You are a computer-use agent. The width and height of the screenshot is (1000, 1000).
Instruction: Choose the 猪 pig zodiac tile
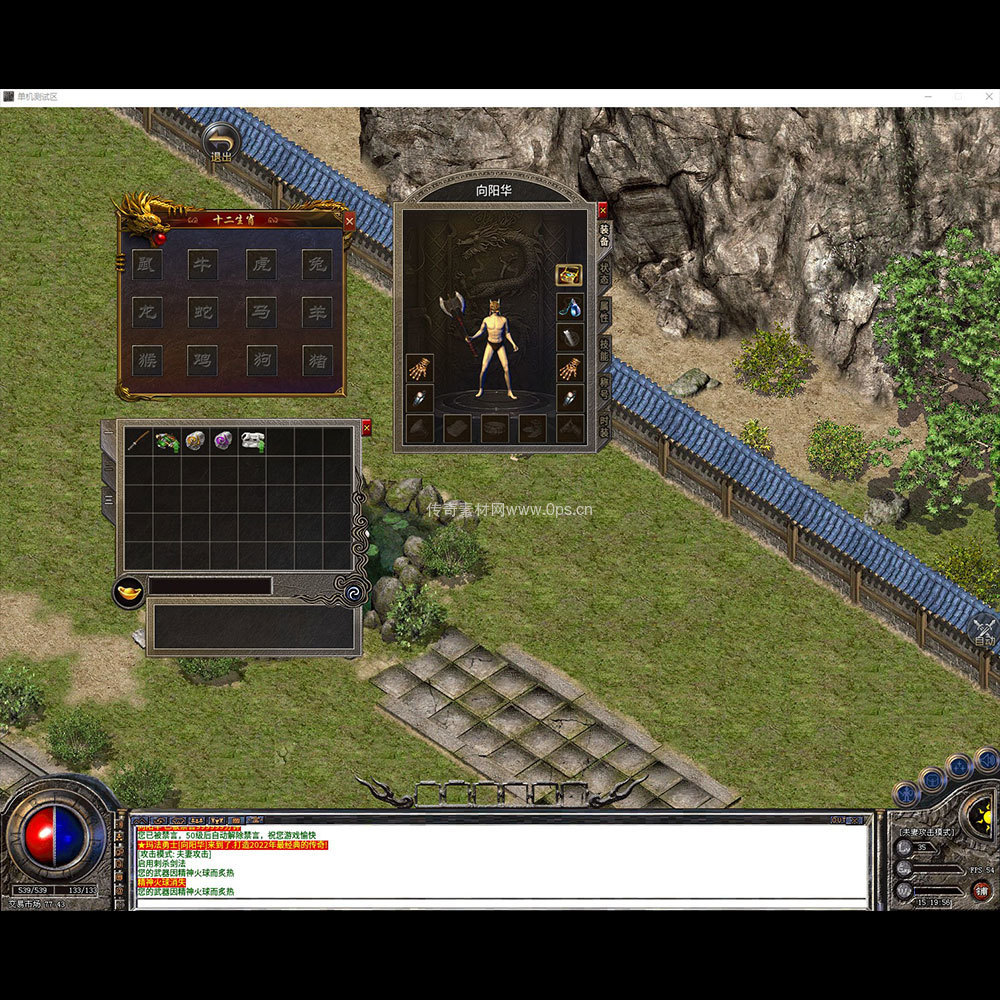tap(317, 360)
